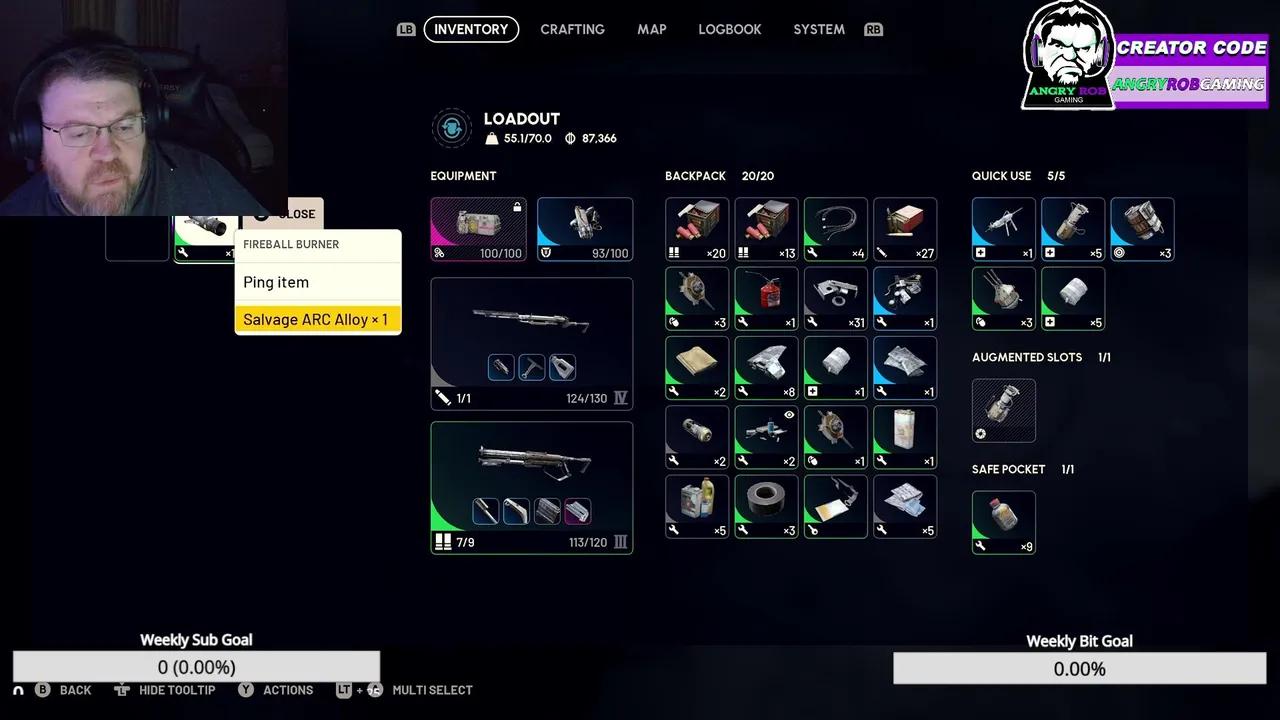Select the red fuel canister in backpack
The height and width of the screenshot is (720, 1280).
click(x=766, y=298)
